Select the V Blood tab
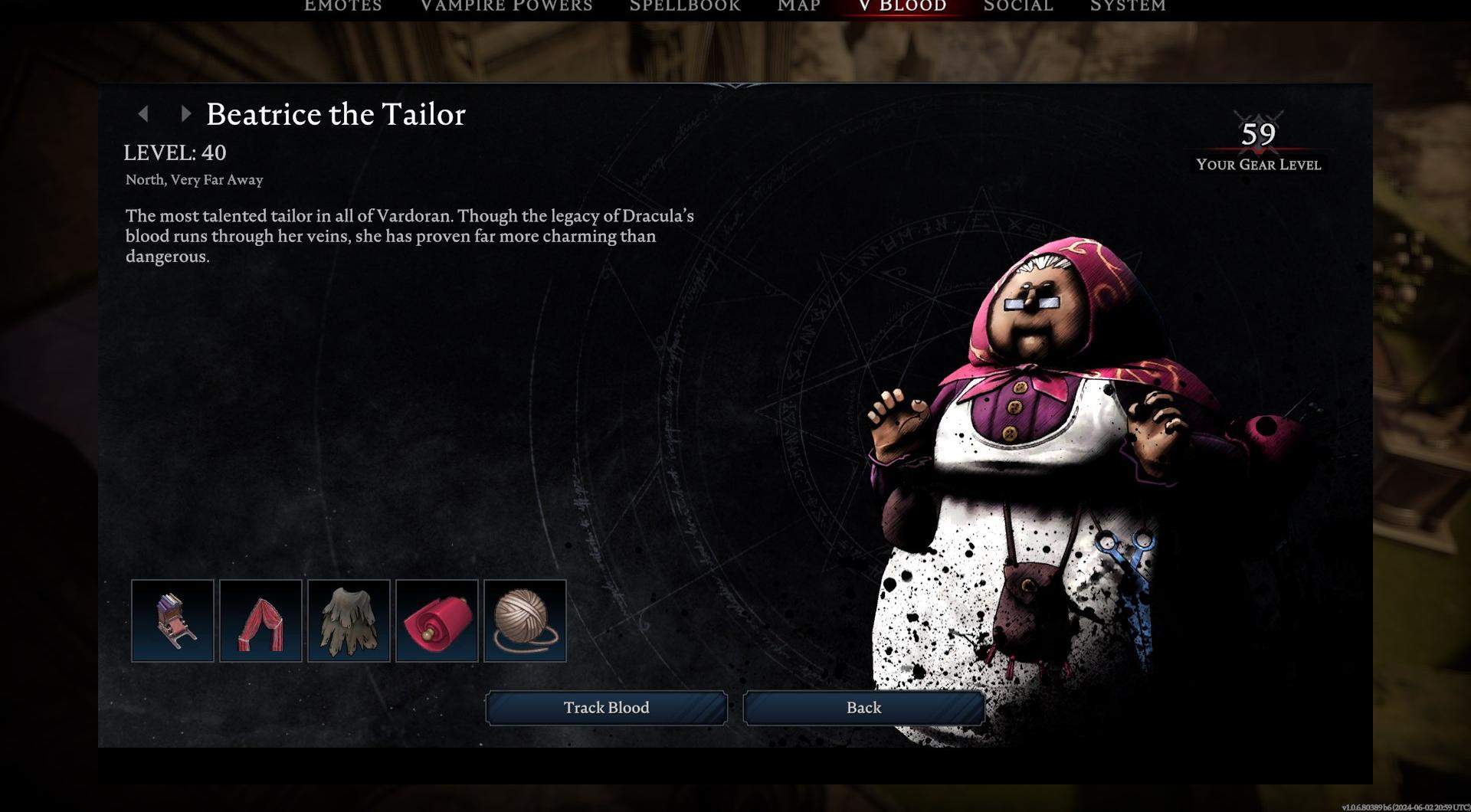The height and width of the screenshot is (812, 1471). 903,6
